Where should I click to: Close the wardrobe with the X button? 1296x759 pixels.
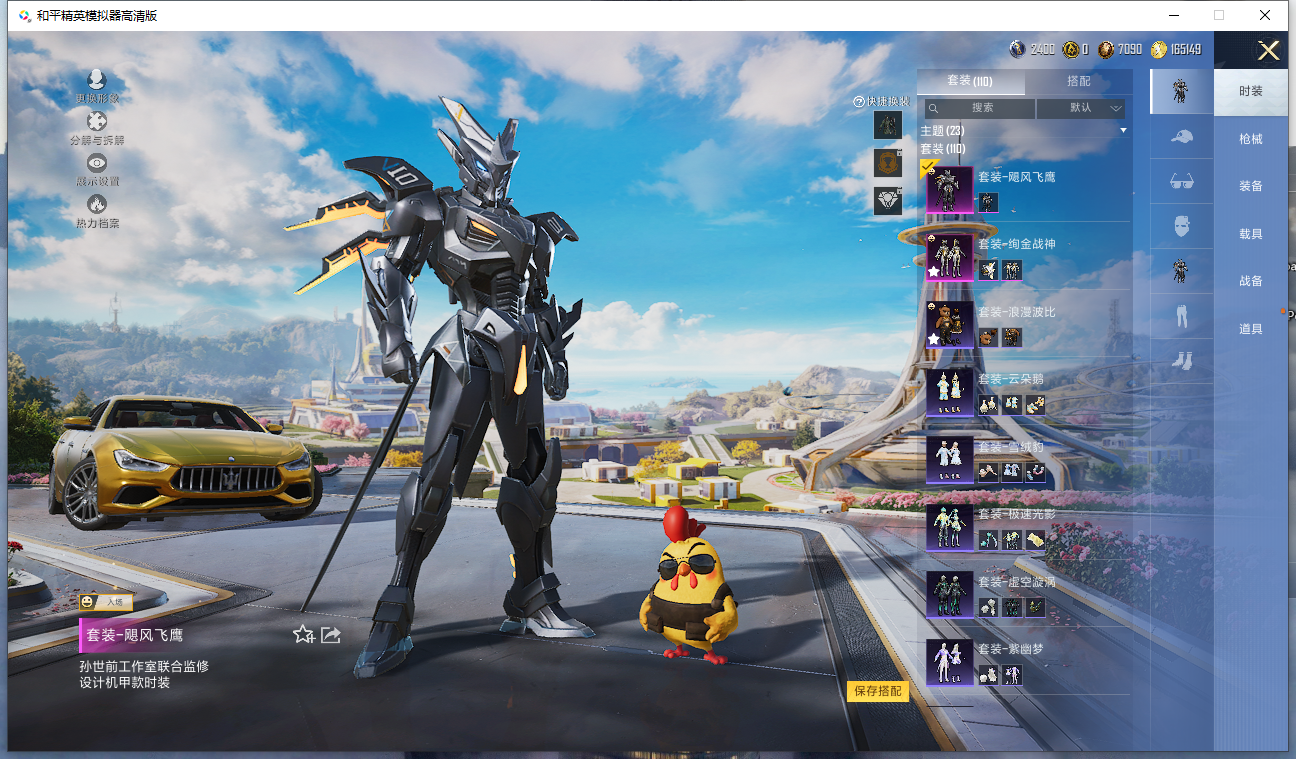pyautogui.click(x=1268, y=51)
